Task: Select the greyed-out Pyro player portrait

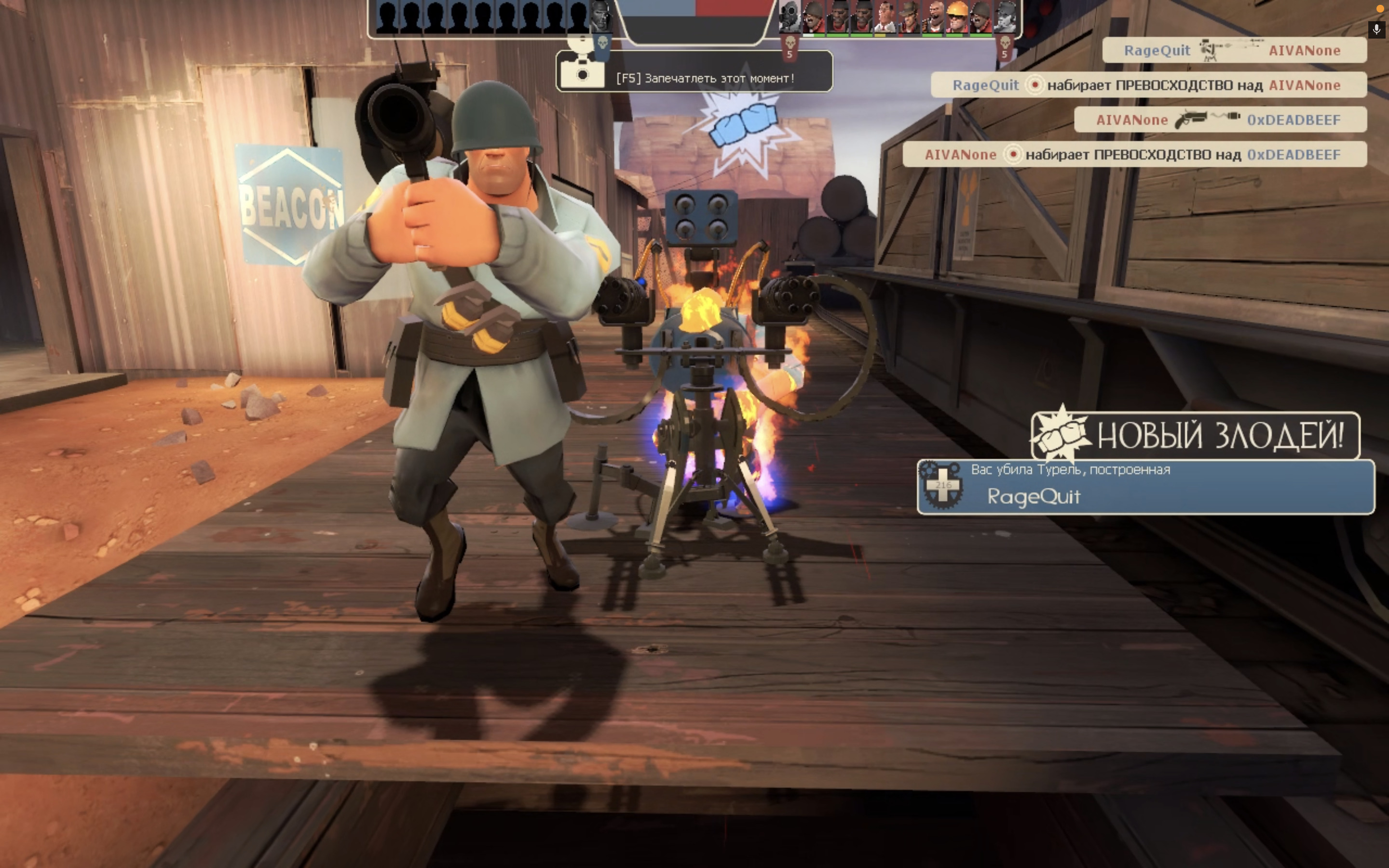Action: [x=790, y=17]
